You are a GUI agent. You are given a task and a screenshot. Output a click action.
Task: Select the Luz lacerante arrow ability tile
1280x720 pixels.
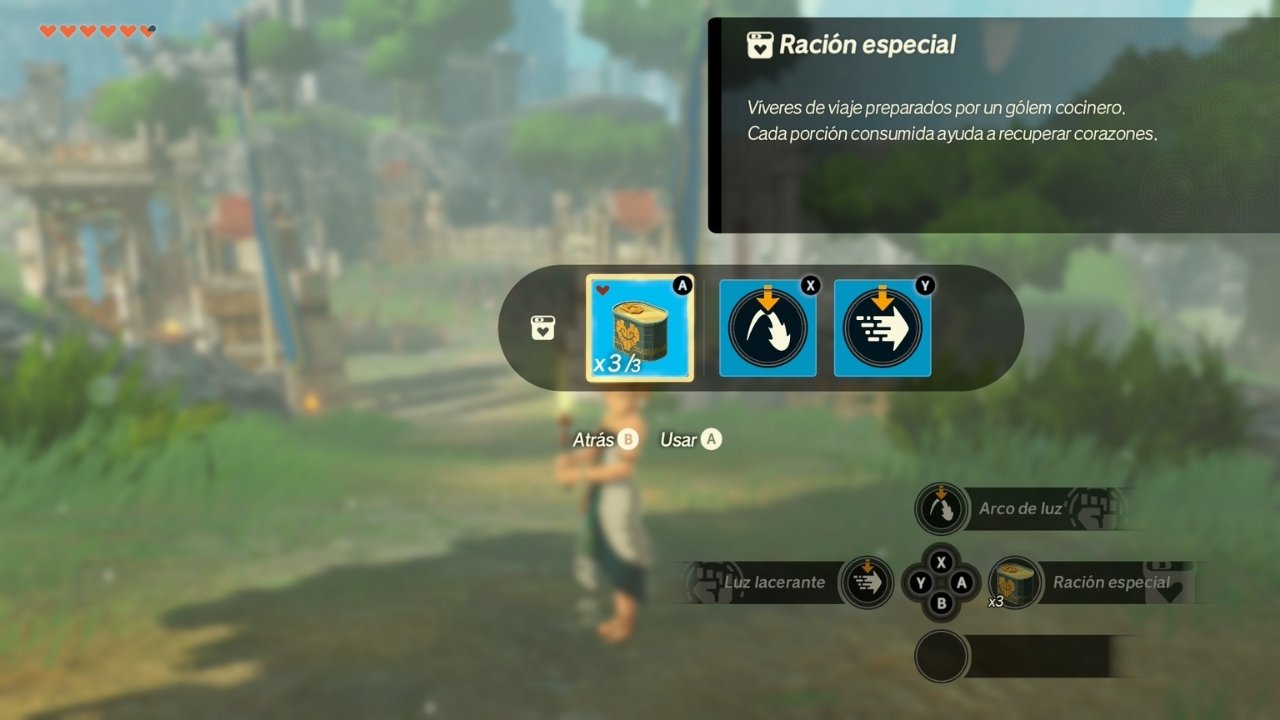click(882, 328)
